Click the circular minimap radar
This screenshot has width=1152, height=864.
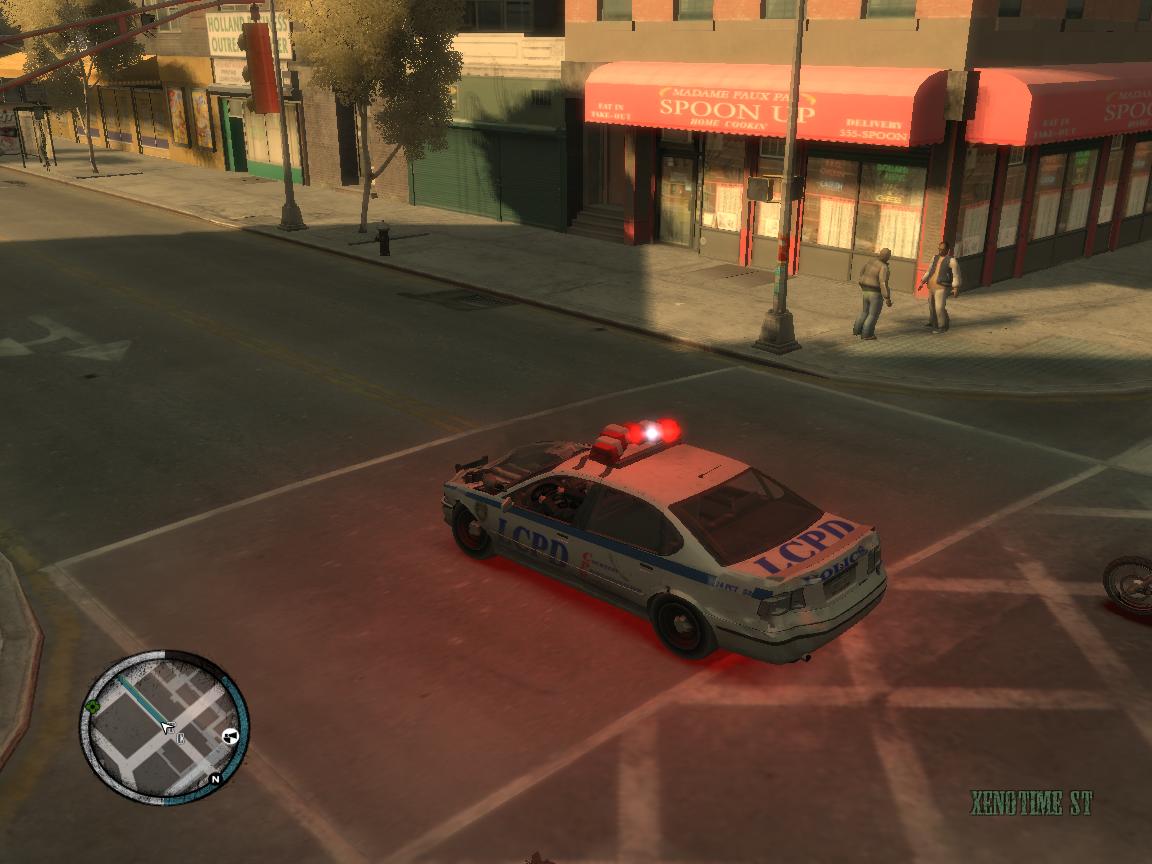point(165,727)
